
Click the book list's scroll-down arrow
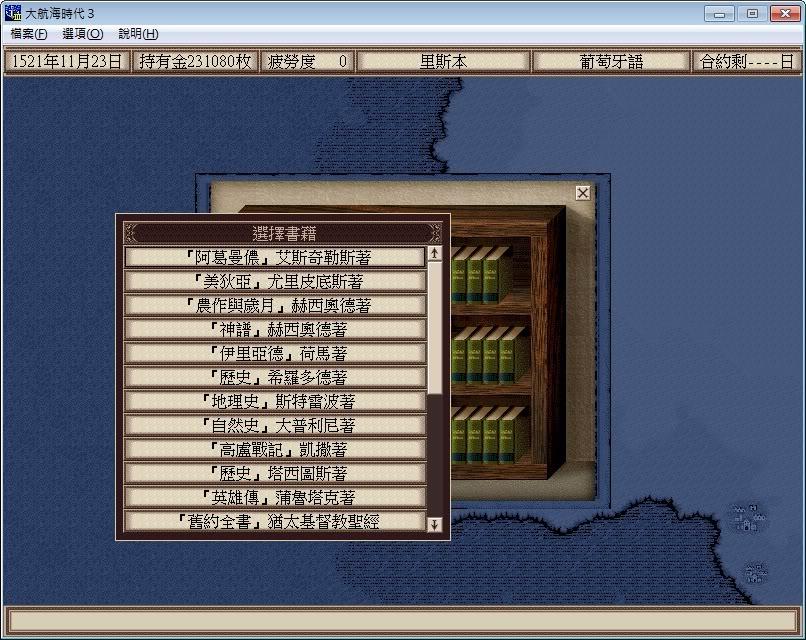coord(434,524)
